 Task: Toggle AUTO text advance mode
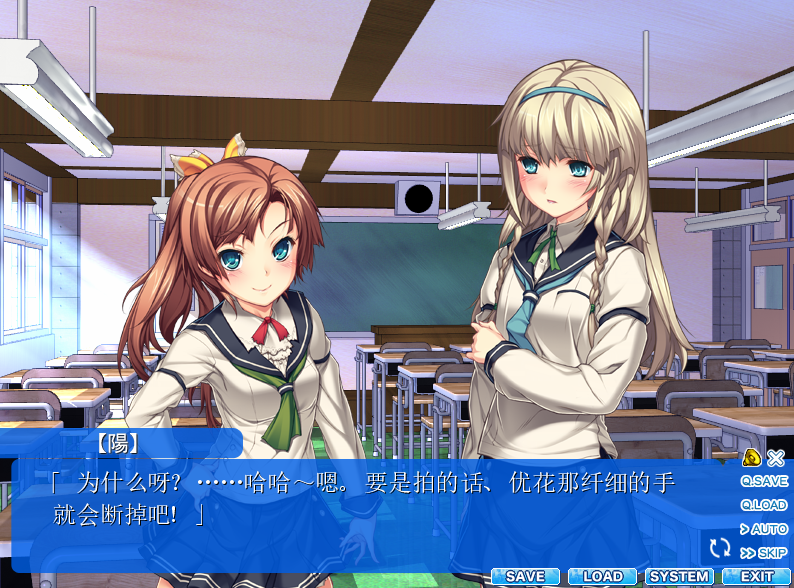(x=764, y=529)
